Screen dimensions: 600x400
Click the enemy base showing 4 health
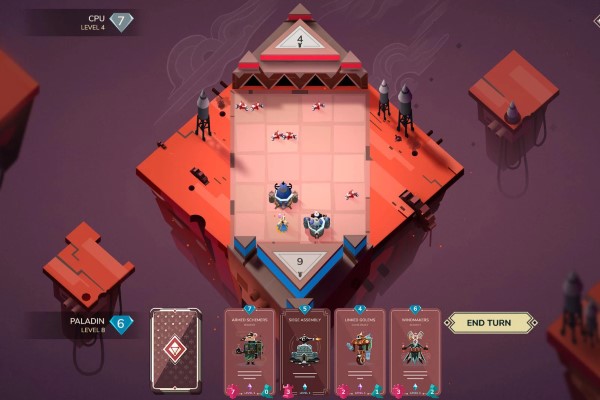coord(300,40)
